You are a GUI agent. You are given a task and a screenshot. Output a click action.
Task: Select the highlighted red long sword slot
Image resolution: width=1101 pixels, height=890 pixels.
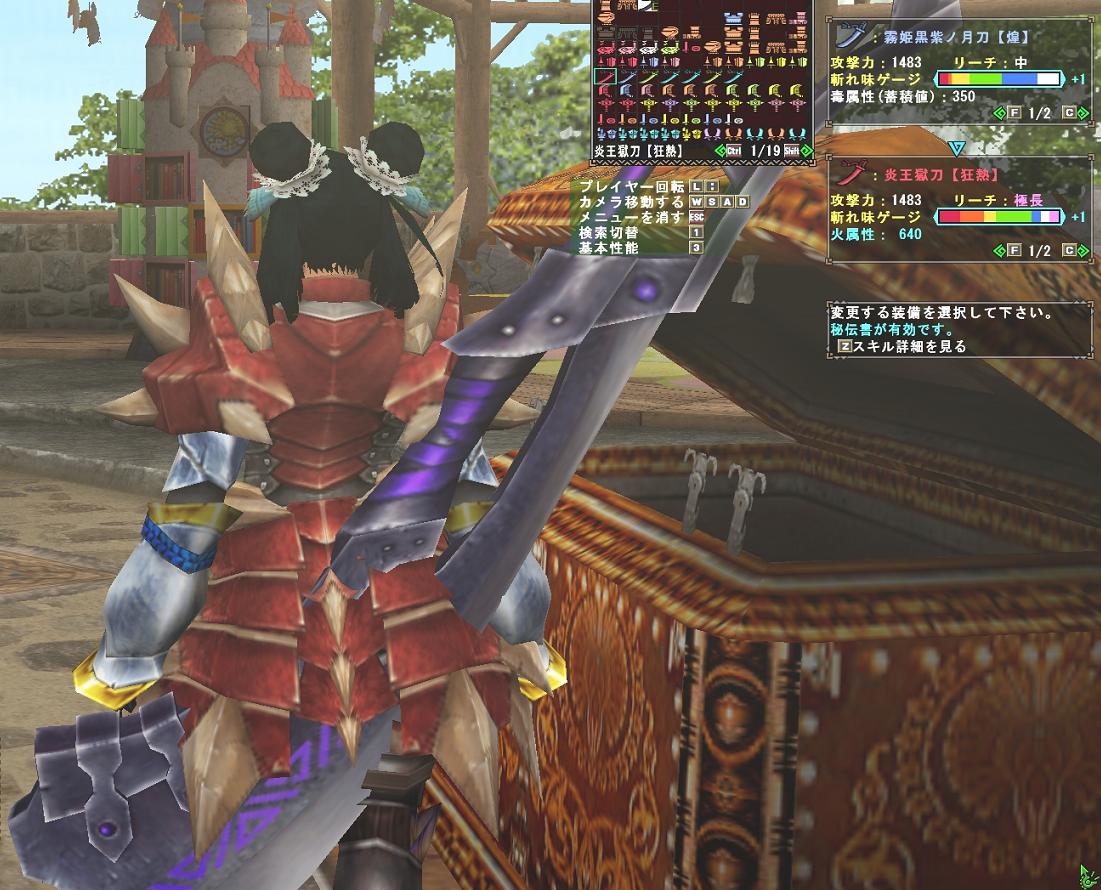(x=603, y=76)
